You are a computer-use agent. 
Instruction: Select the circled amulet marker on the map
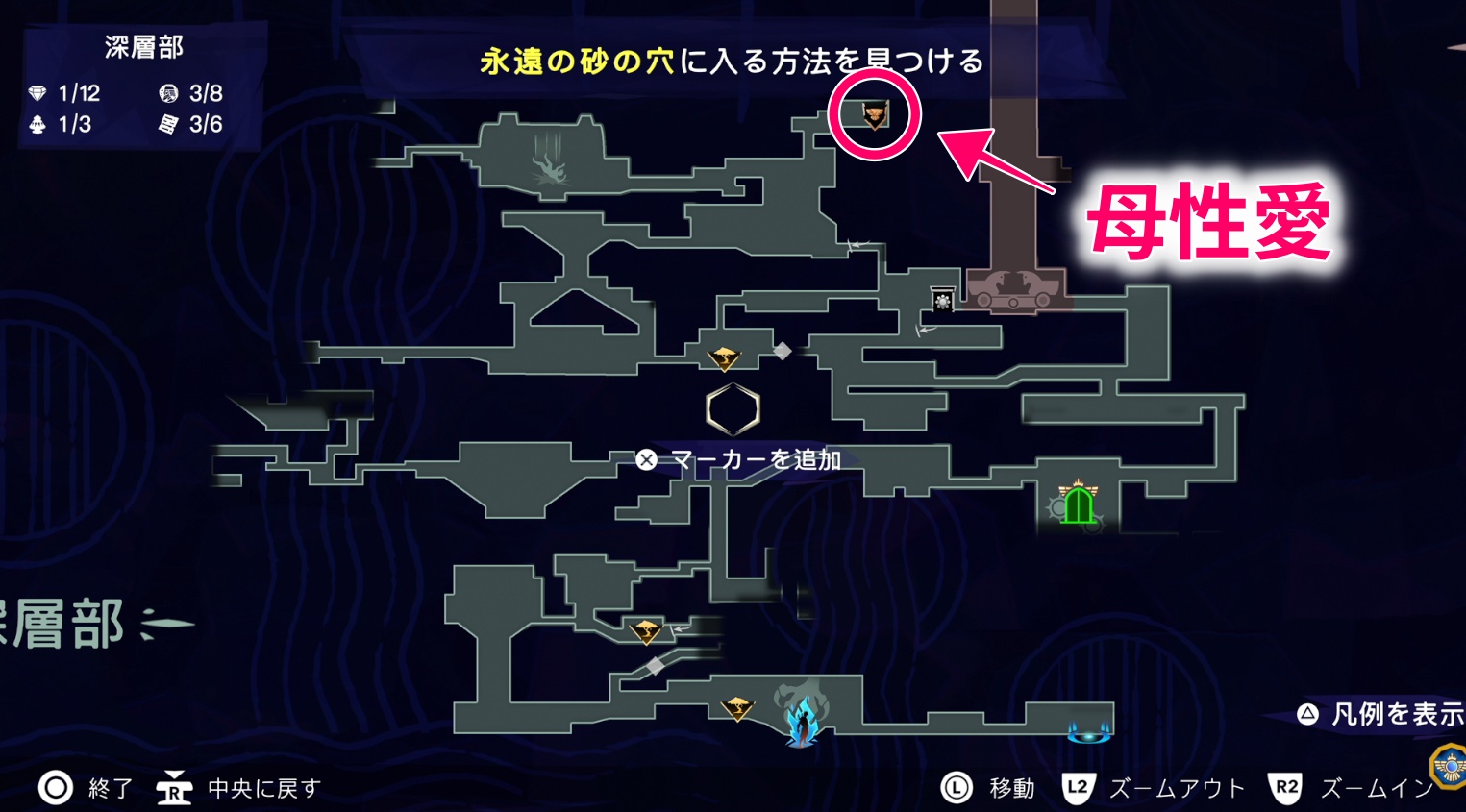click(x=874, y=115)
